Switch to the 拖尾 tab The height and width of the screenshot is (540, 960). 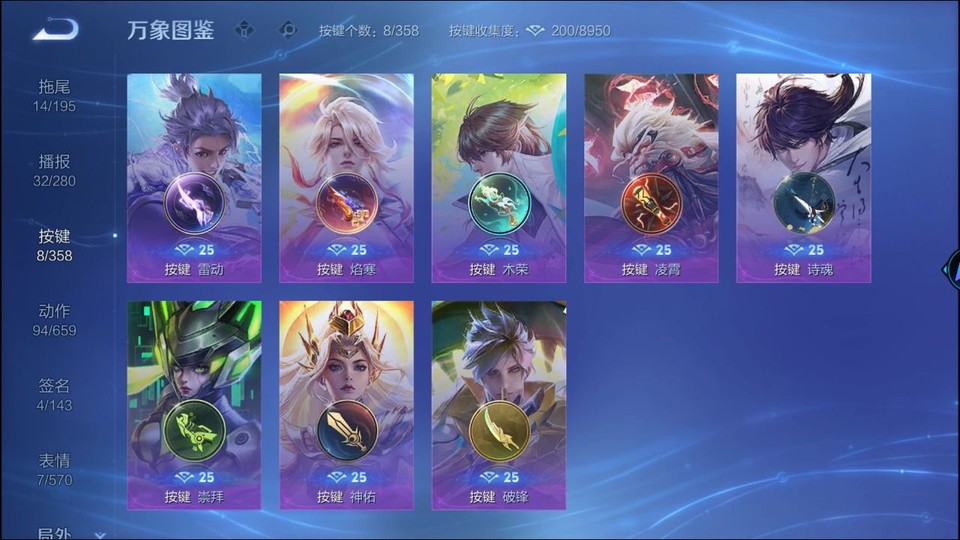tap(55, 95)
